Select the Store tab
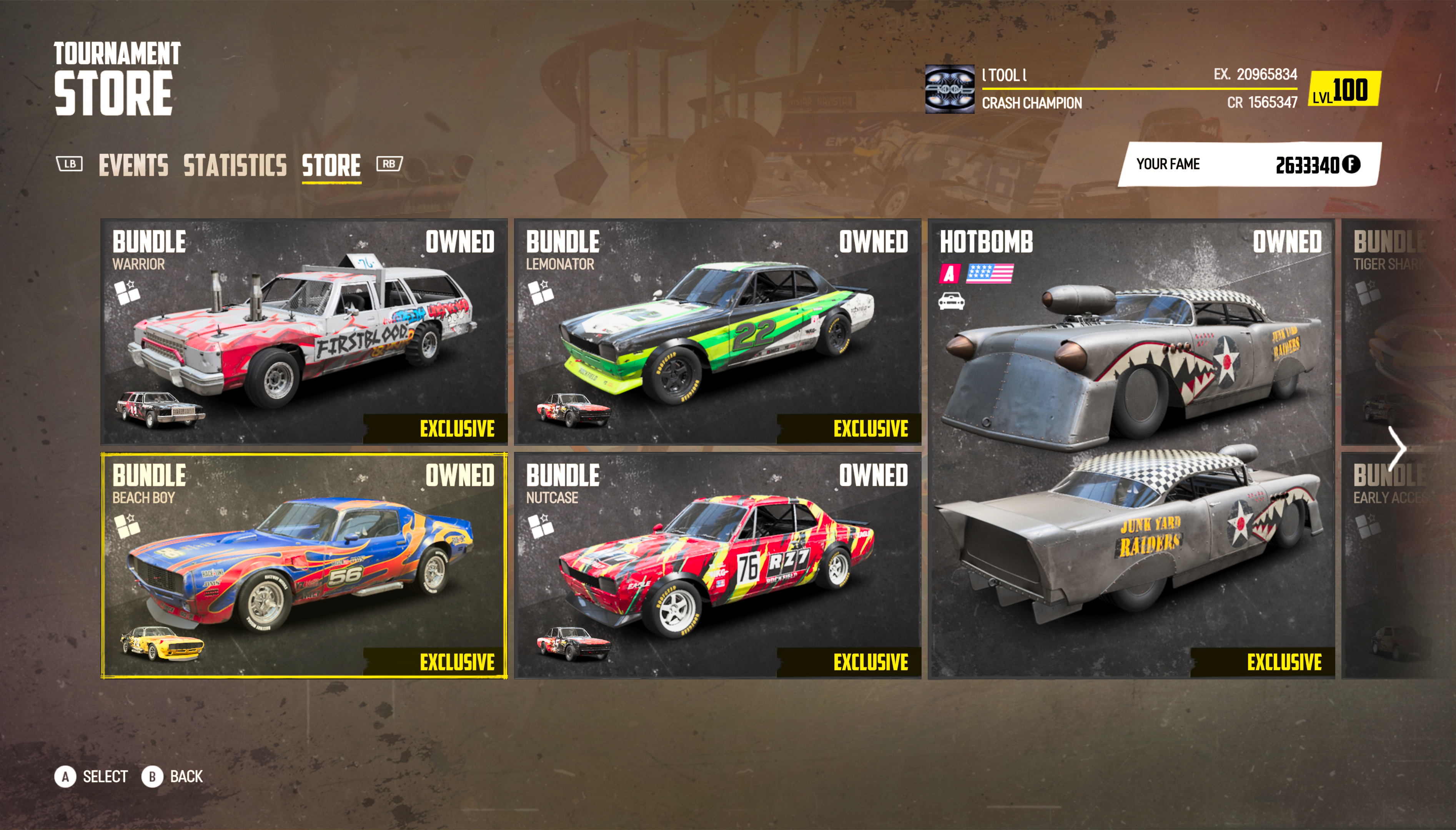1456x830 pixels. (x=331, y=165)
